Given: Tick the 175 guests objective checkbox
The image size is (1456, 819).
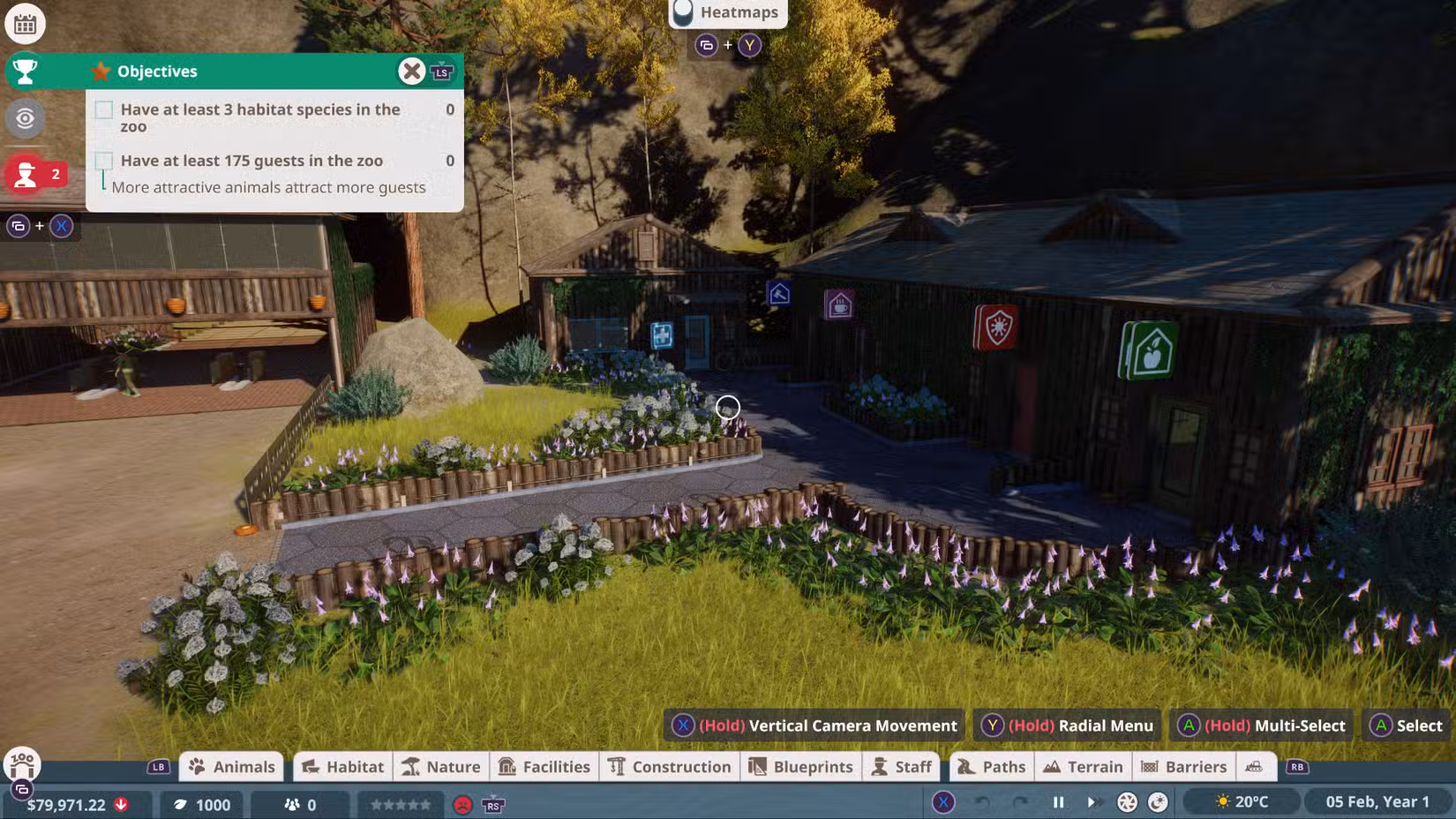Looking at the screenshot, I should 104,160.
